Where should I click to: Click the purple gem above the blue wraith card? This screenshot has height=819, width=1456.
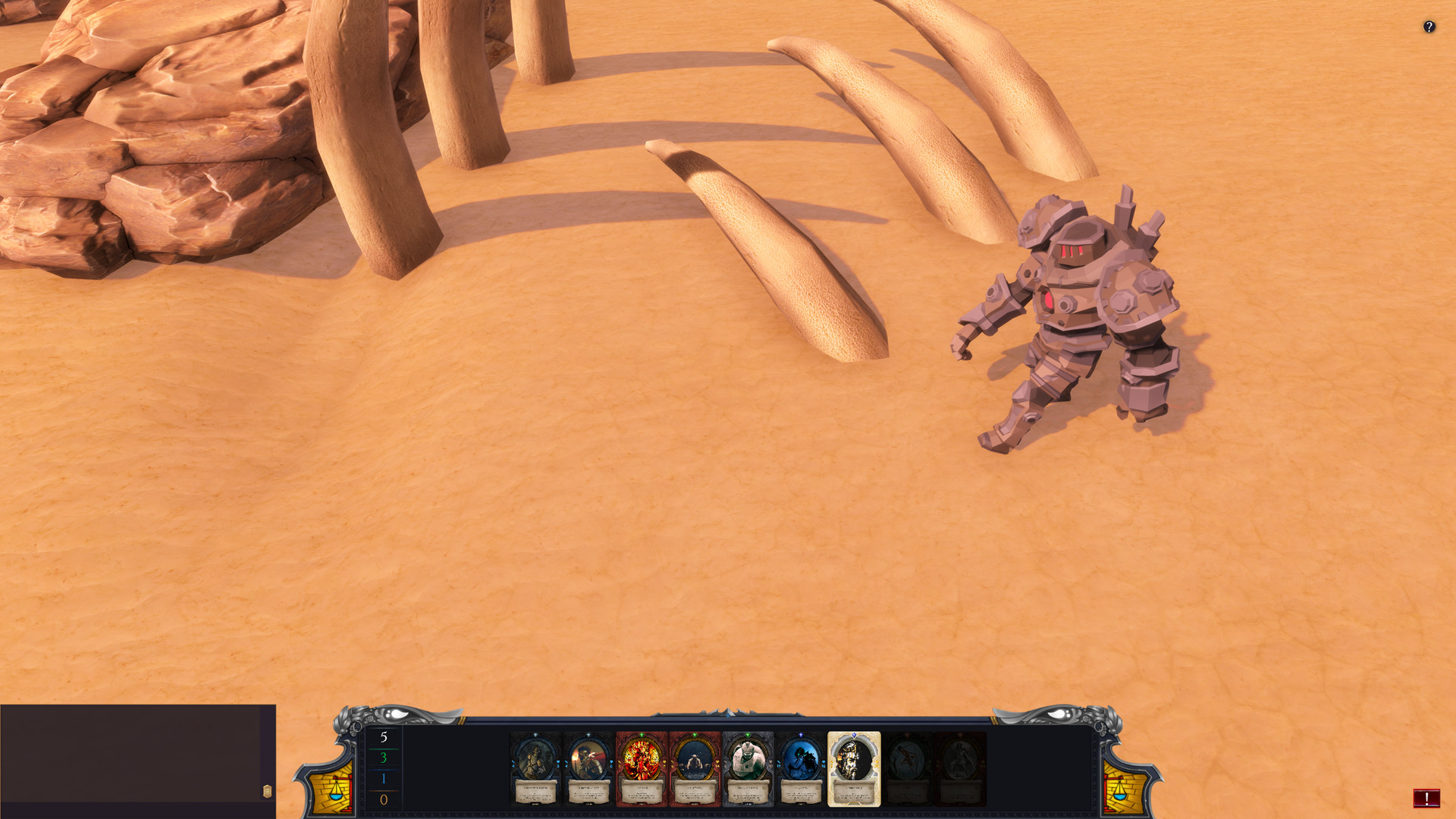coord(800,733)
